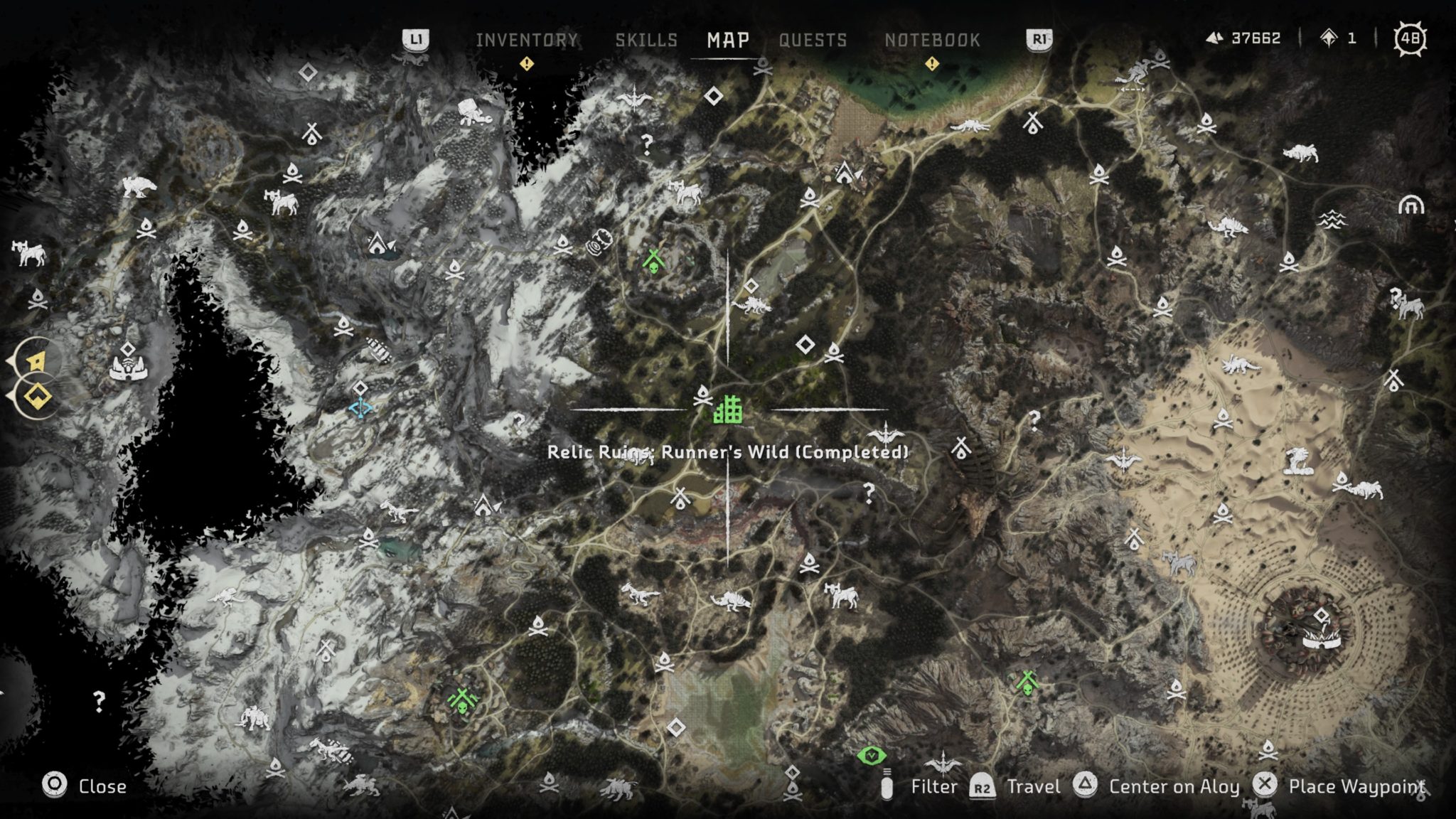The image size is (1456, 819).
Task: Open the Notebook tab
Action: pos(932,40)
